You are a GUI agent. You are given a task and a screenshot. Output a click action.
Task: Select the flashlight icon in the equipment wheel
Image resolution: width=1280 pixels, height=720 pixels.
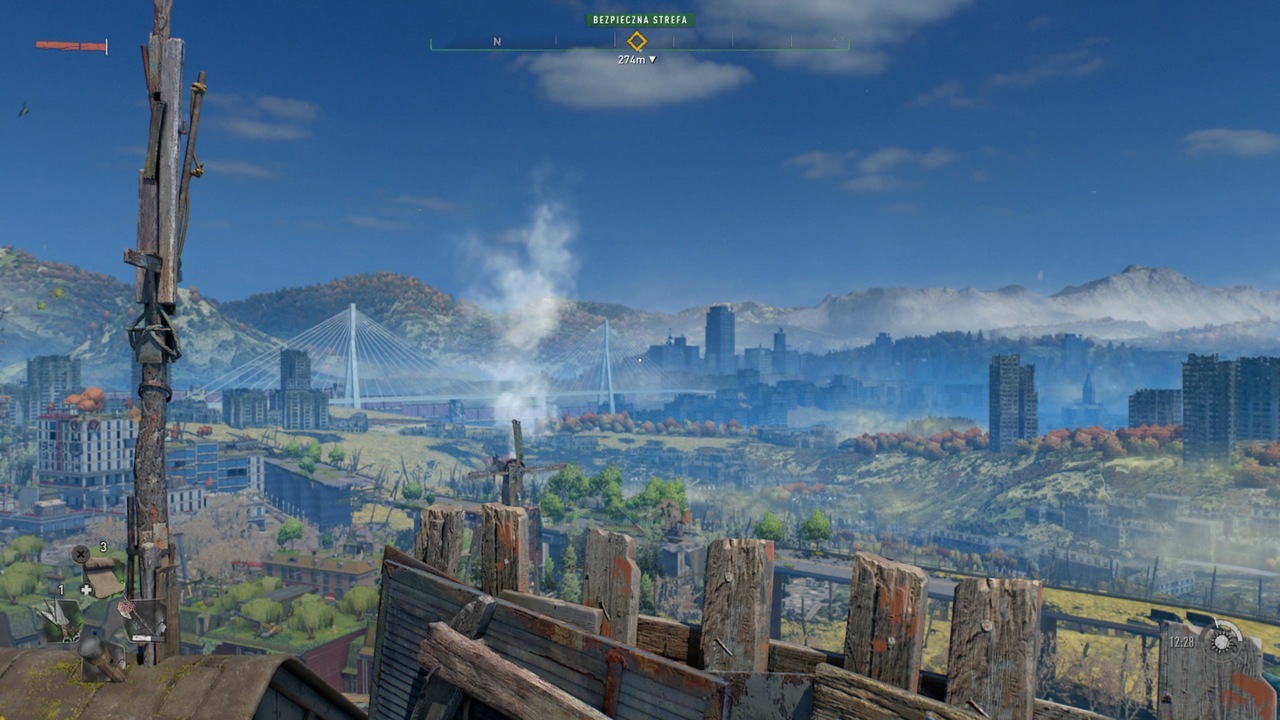(103, 660)
